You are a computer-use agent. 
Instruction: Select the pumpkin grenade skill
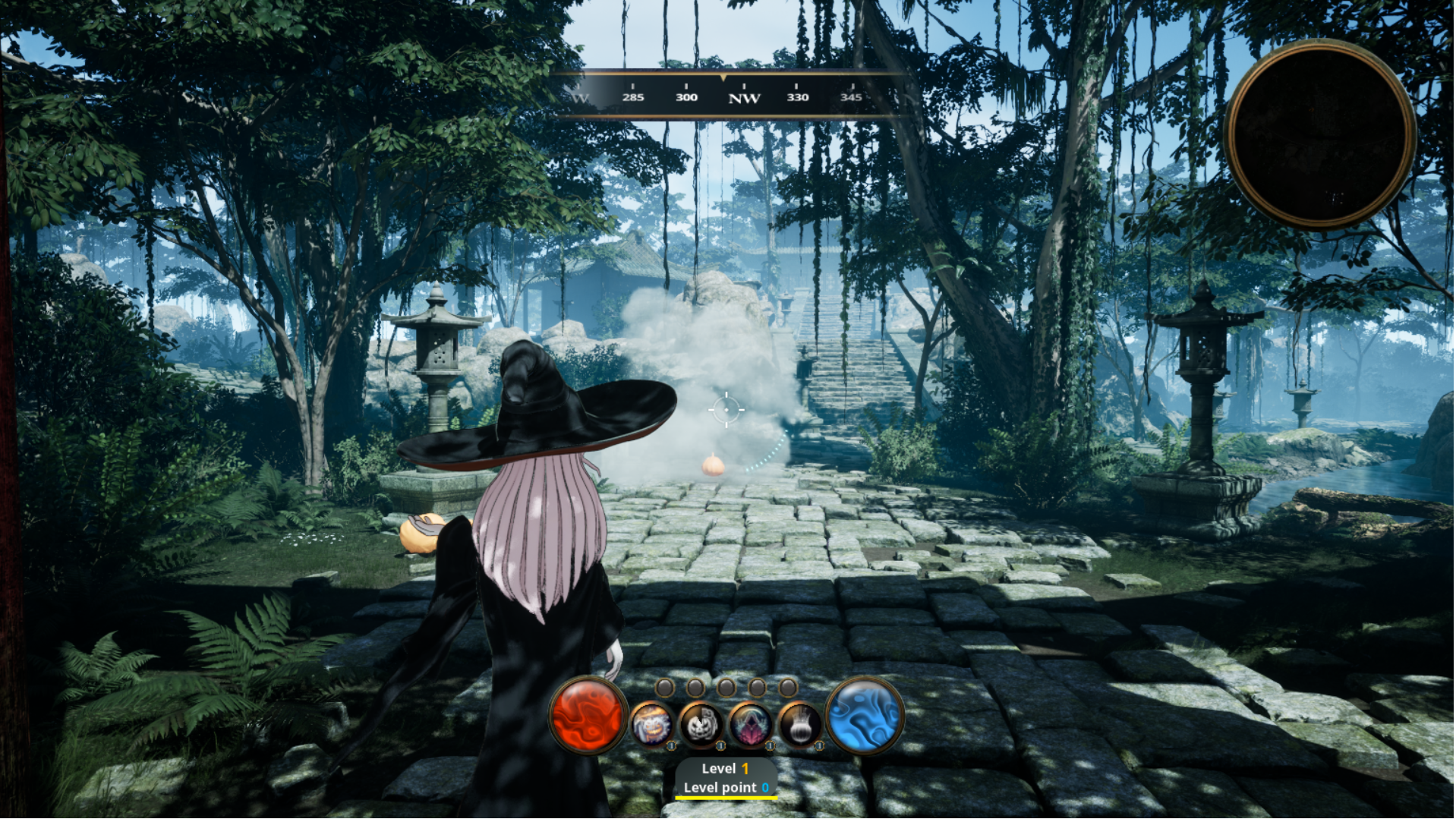(701, 725)
